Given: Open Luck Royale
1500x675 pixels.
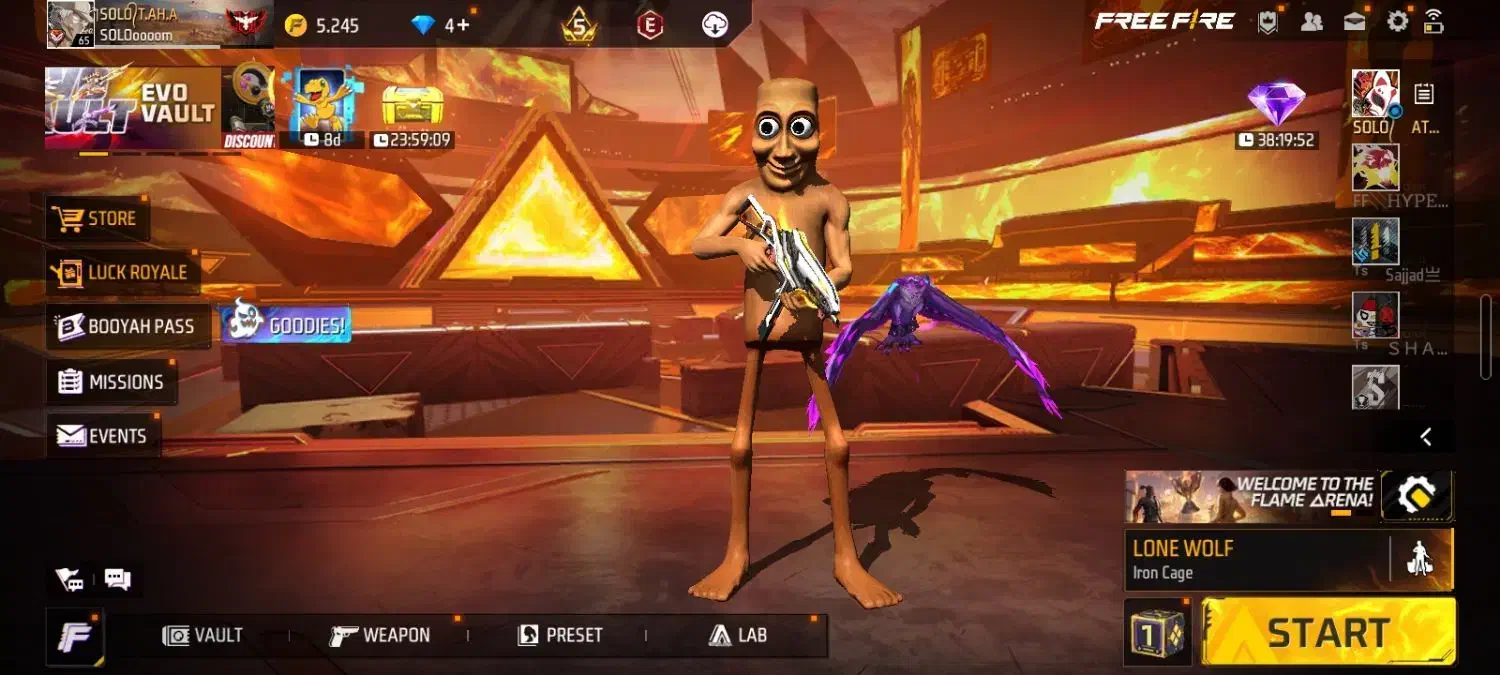Looking at the screenshot, I should pos(123,272).
